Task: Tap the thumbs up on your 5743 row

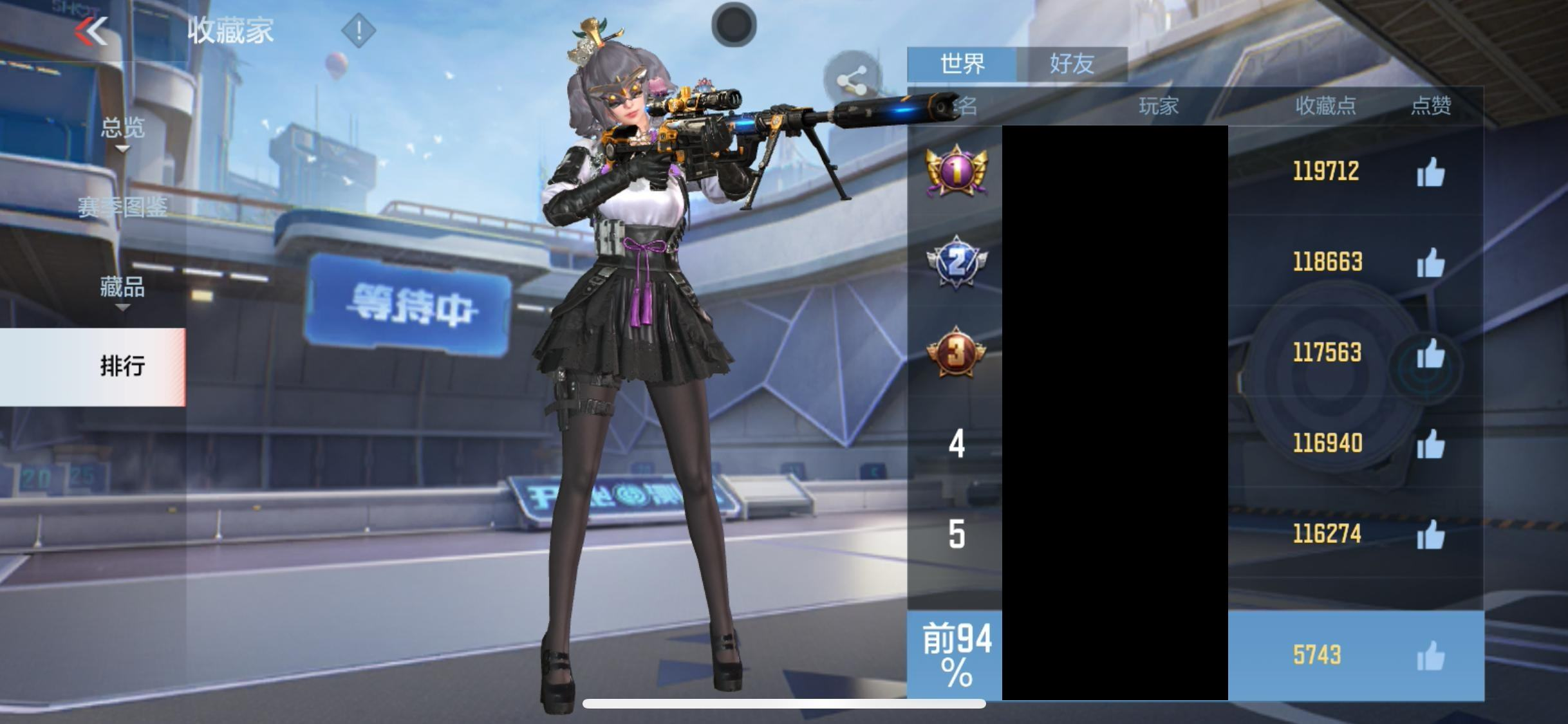Action: pyautogui.click(x=1430, y=656)
